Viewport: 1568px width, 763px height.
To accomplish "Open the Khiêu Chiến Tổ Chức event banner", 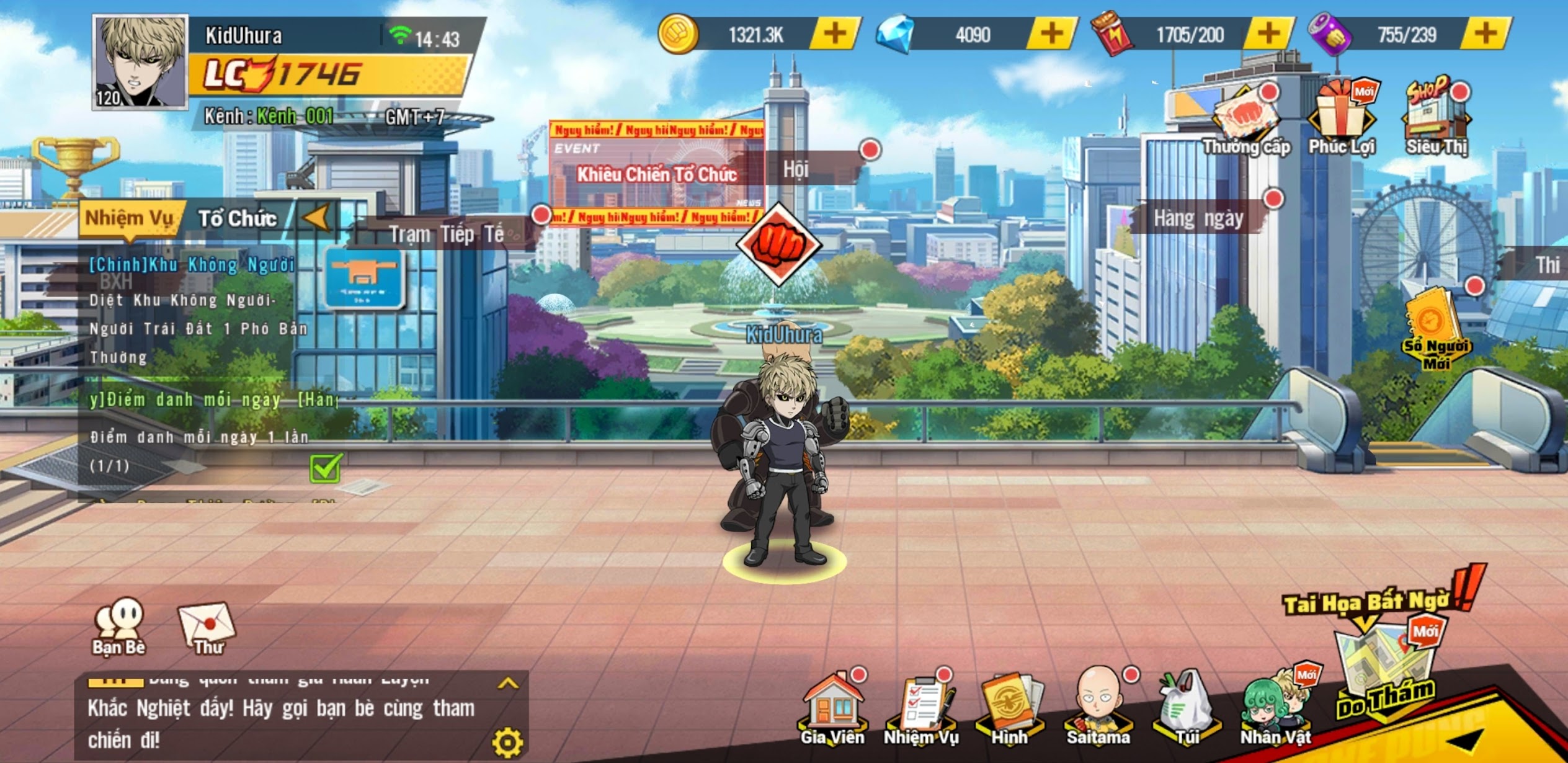I will coord(656,174).
